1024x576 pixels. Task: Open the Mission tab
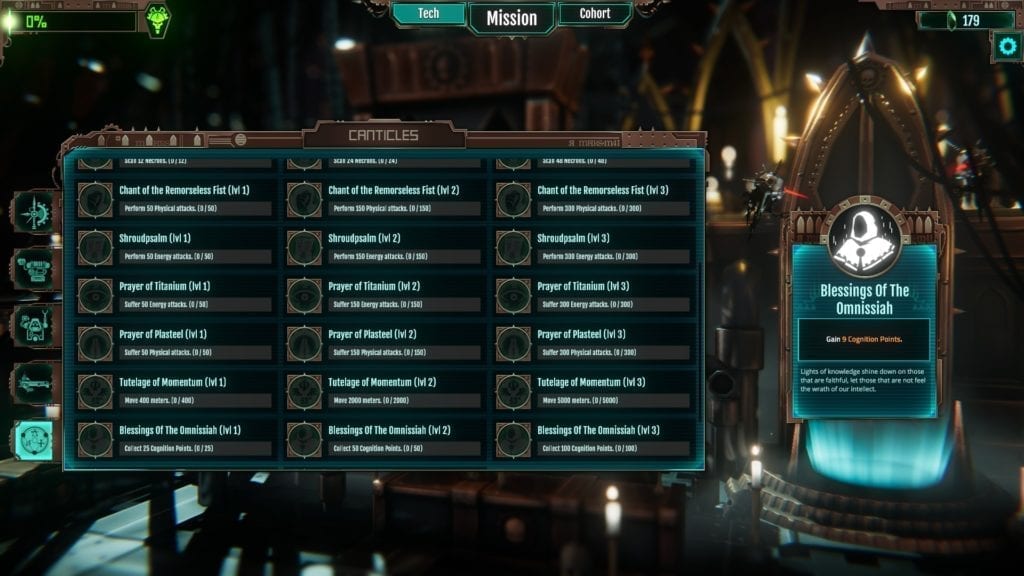coord(511,18)
